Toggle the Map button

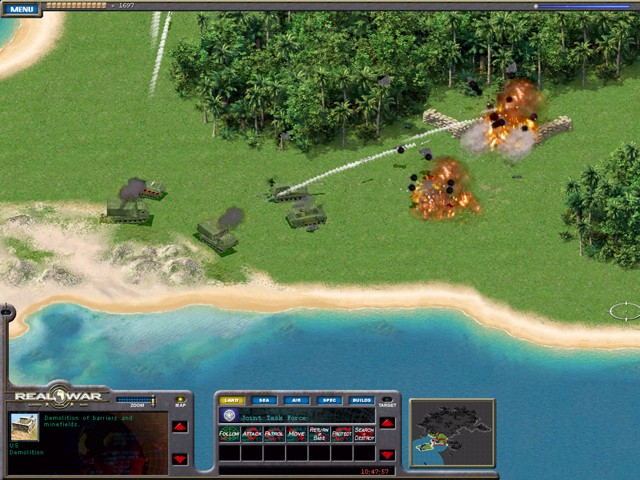click(180, 401)
